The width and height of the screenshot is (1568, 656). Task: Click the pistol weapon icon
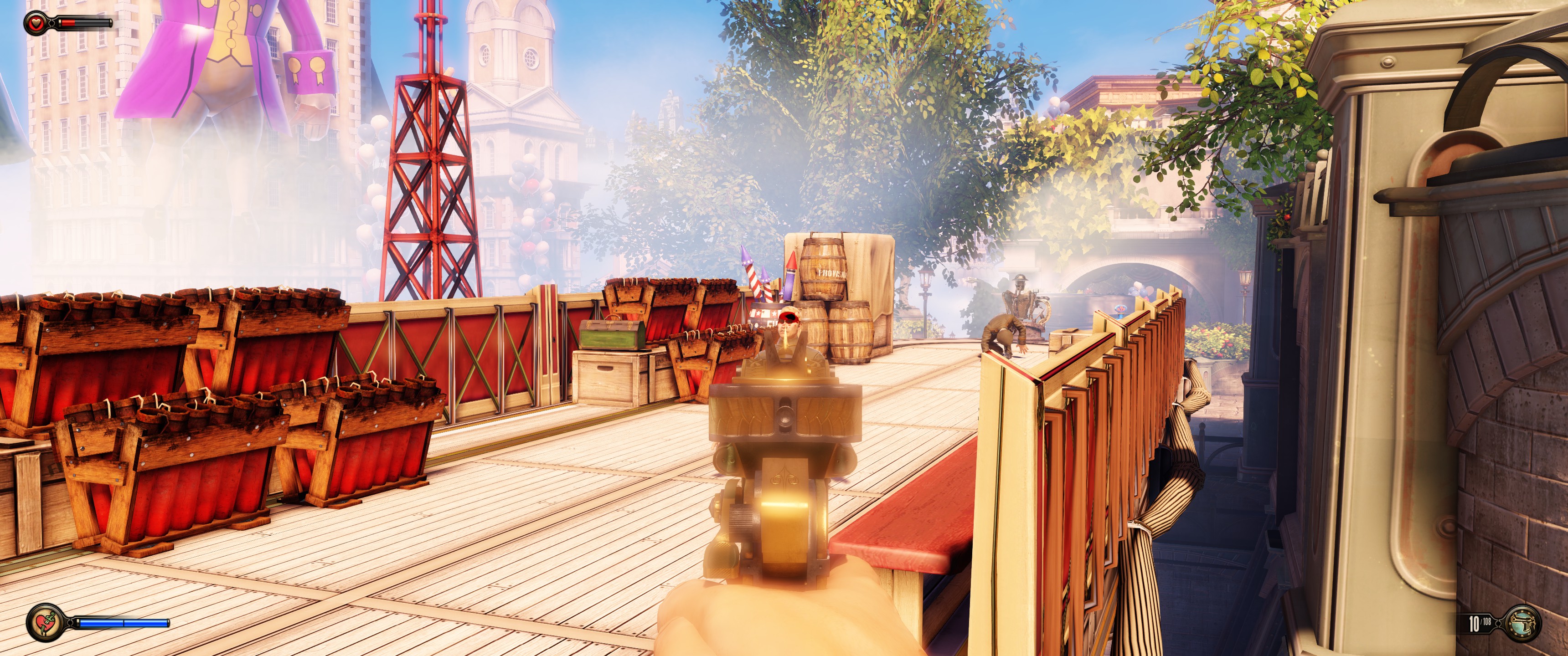click(x=1522, y=623)
